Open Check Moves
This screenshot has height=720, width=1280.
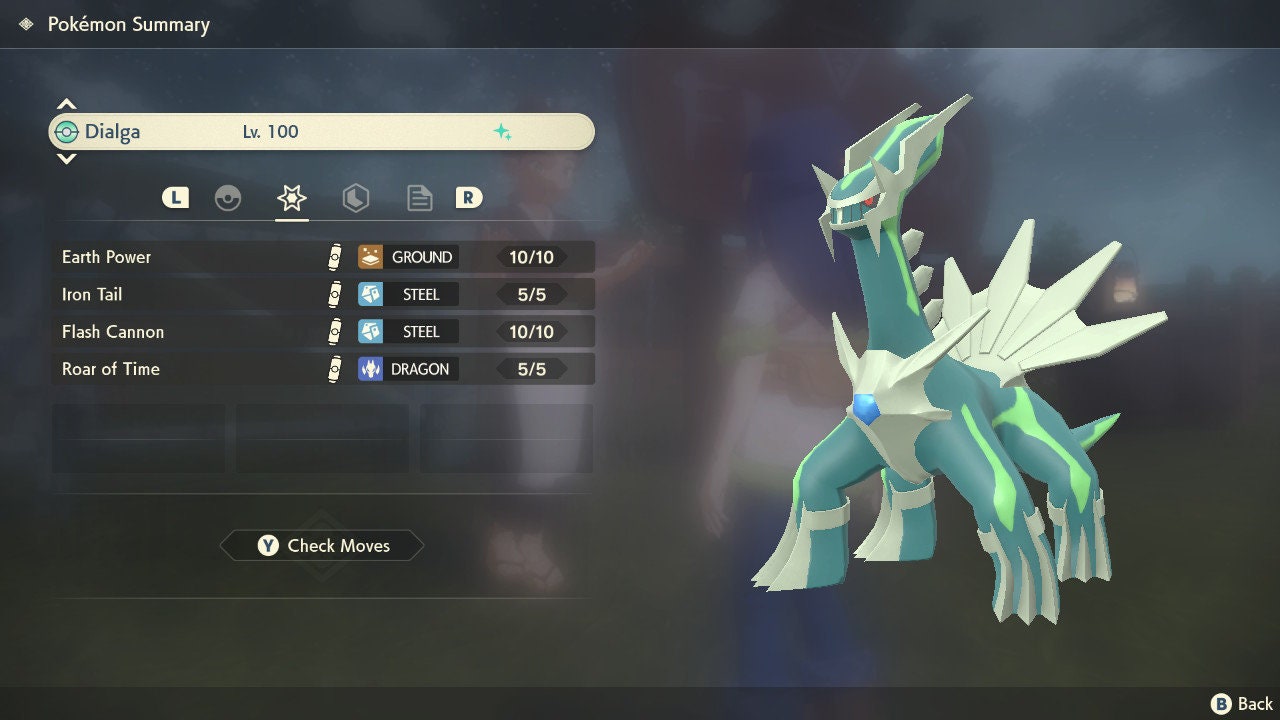pyautogui.click(x=322, y=546)
